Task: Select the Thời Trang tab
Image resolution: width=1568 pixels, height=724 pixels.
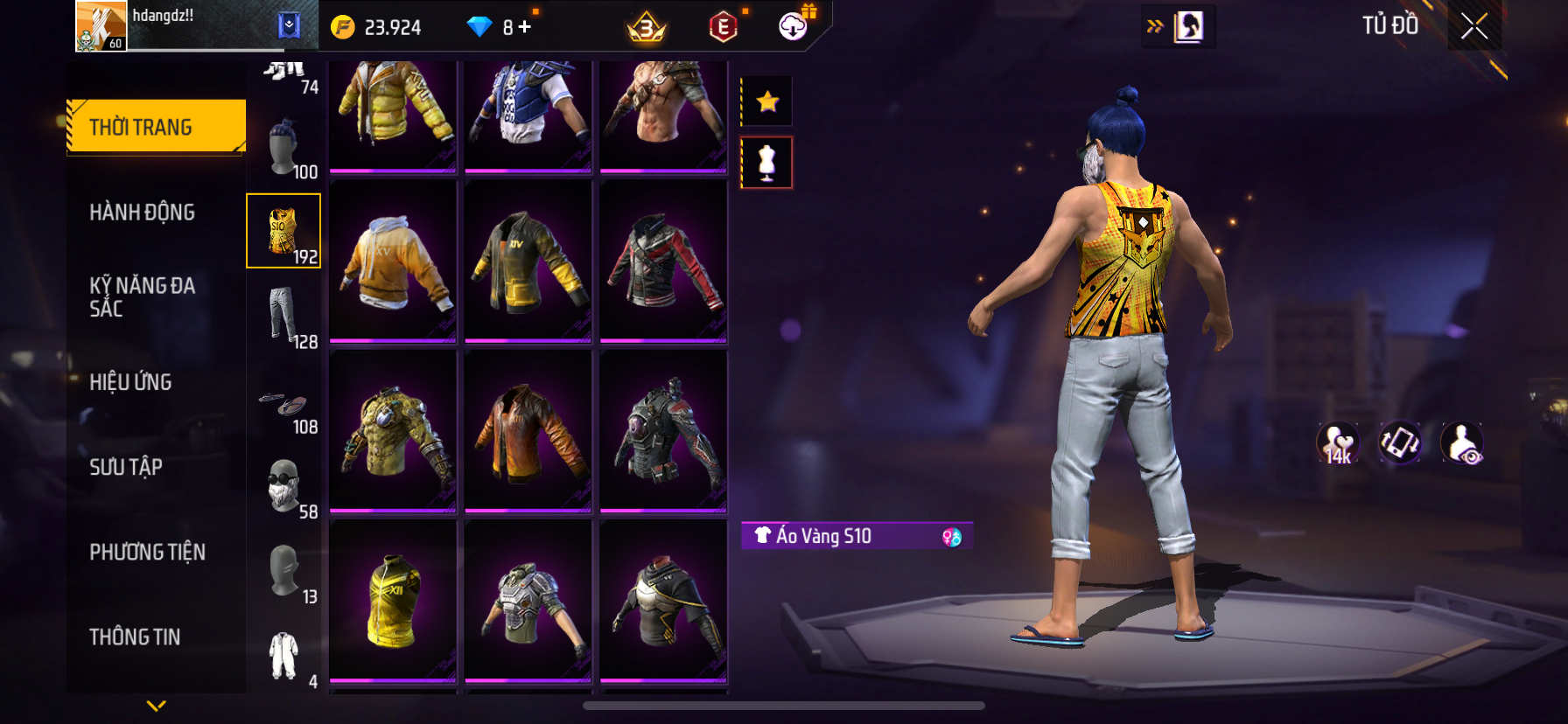Action: pyautogui.click(x=156, y=128)
